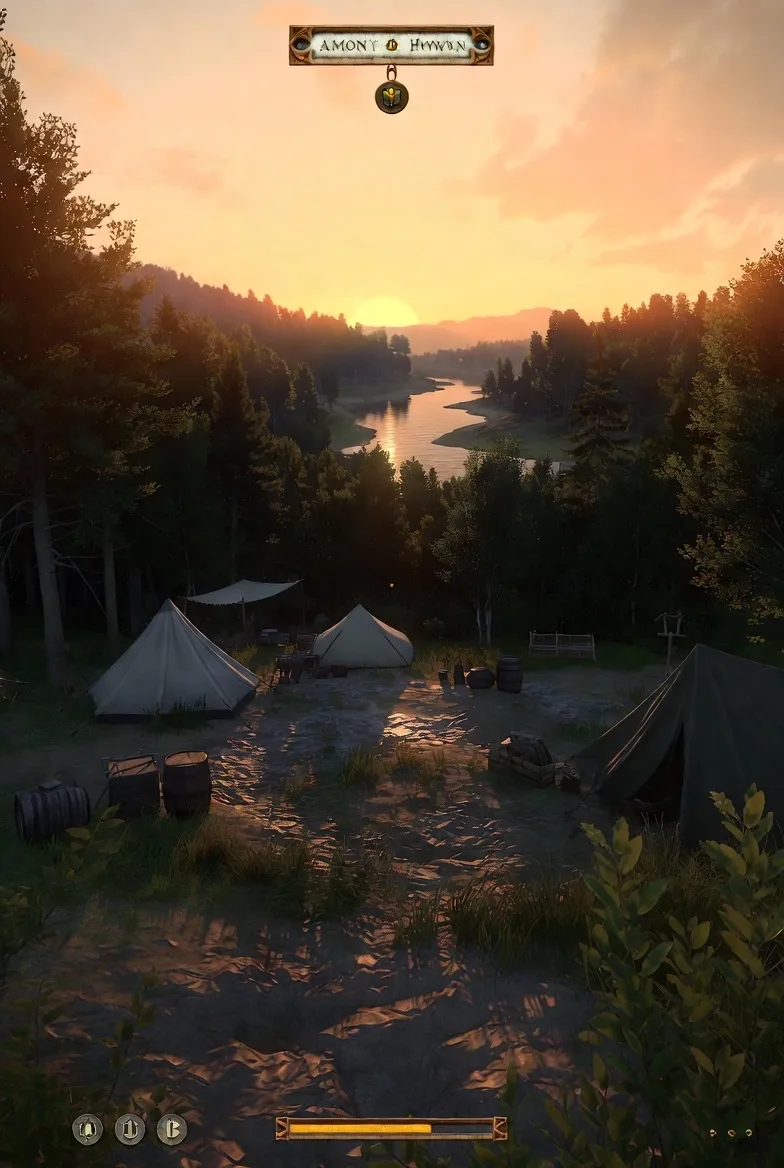Click the parchment title banner
Image resolution: width=784 pixels, height=1168 pixels.
pos(391,45)
